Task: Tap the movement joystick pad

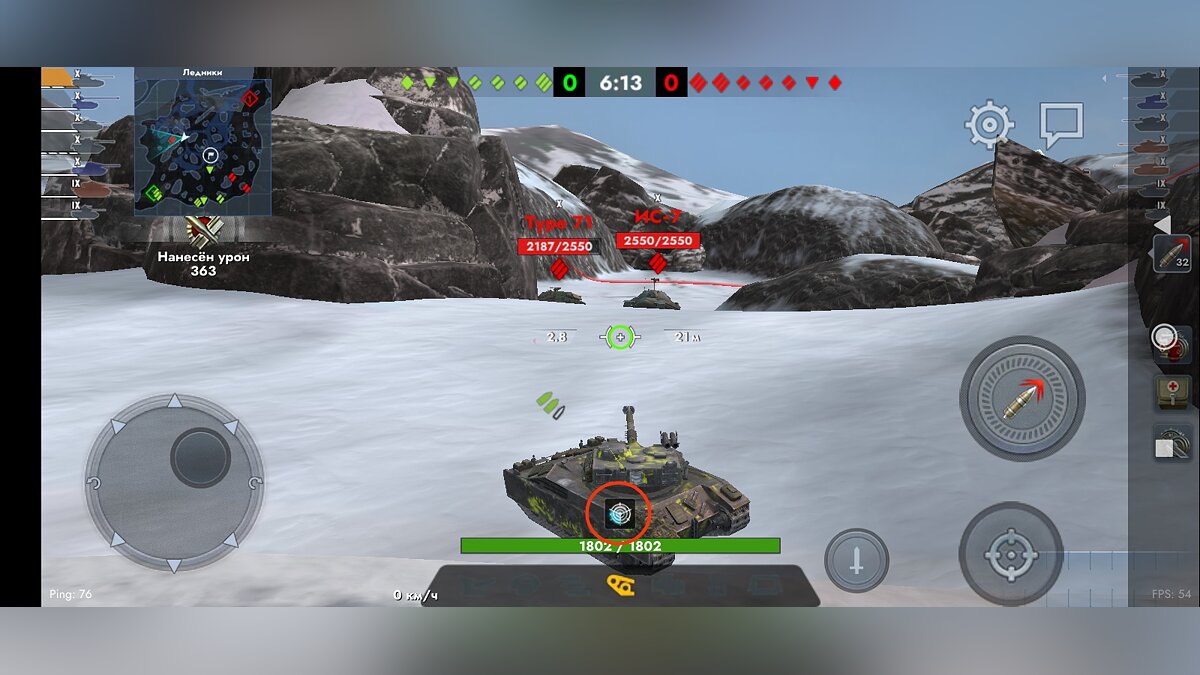Action: [x=174, y=484]
